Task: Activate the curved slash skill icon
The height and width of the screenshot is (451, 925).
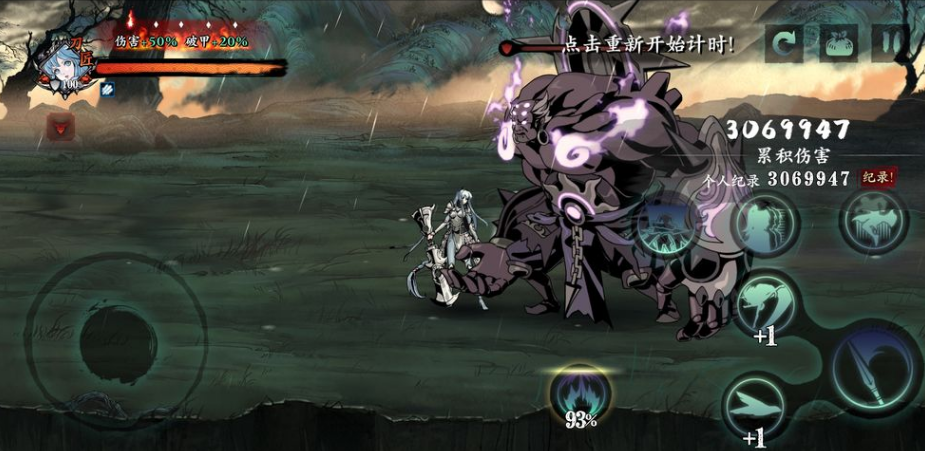Action: [767, 300]
